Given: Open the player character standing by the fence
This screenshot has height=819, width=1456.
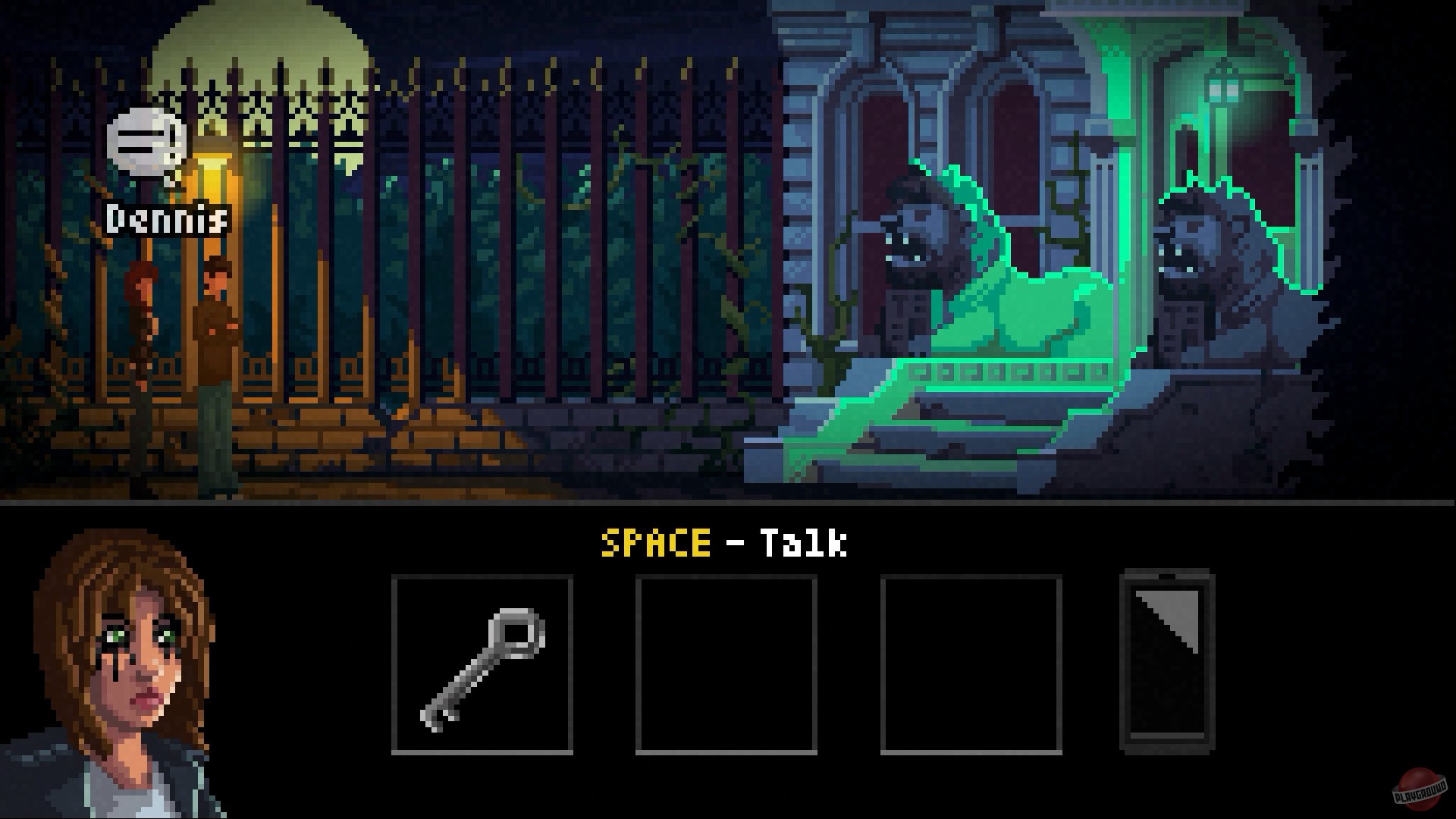Looking at the screenshot, I should pos(140,341).
